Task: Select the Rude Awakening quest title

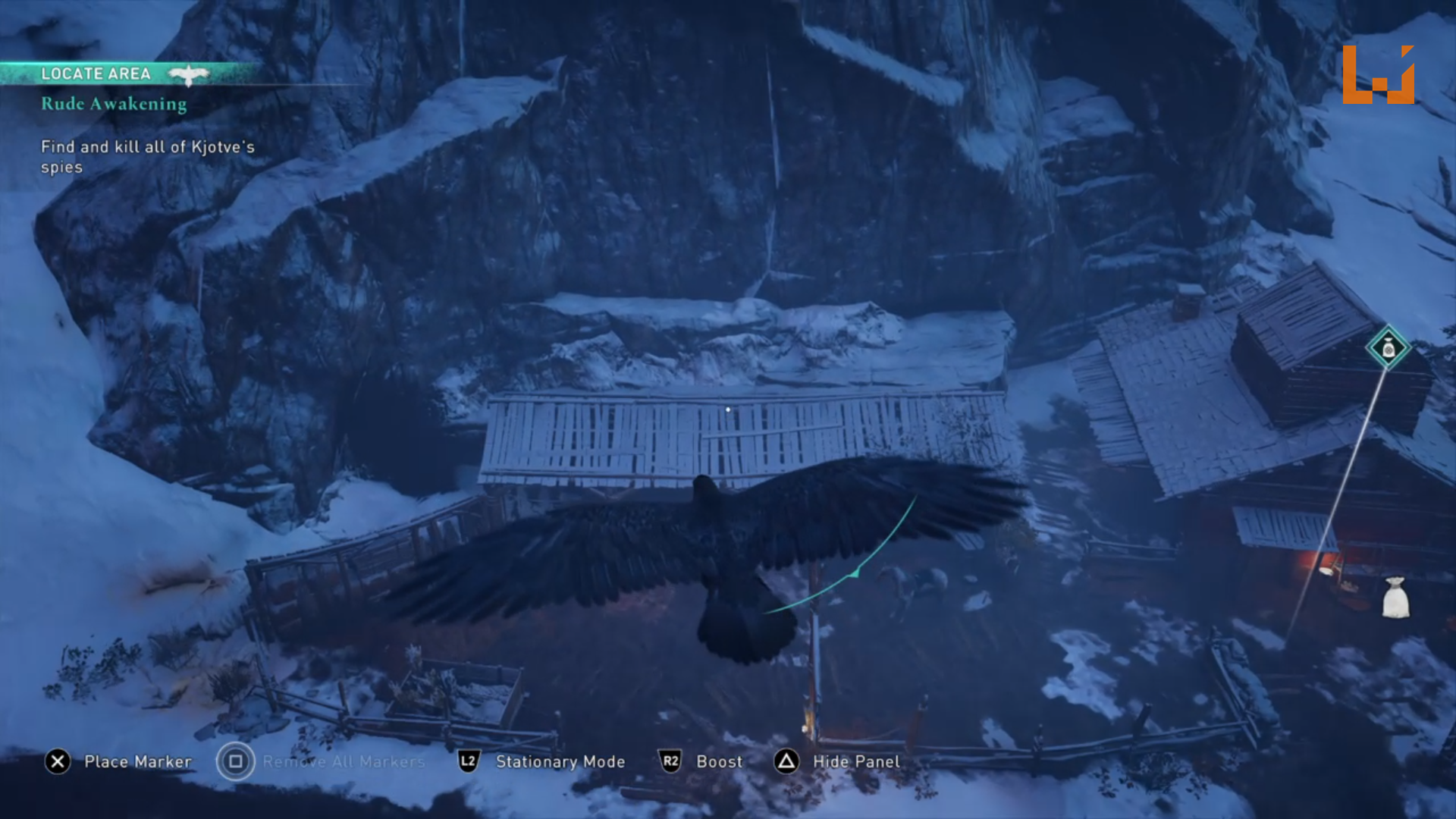Action: click(114, 104)
